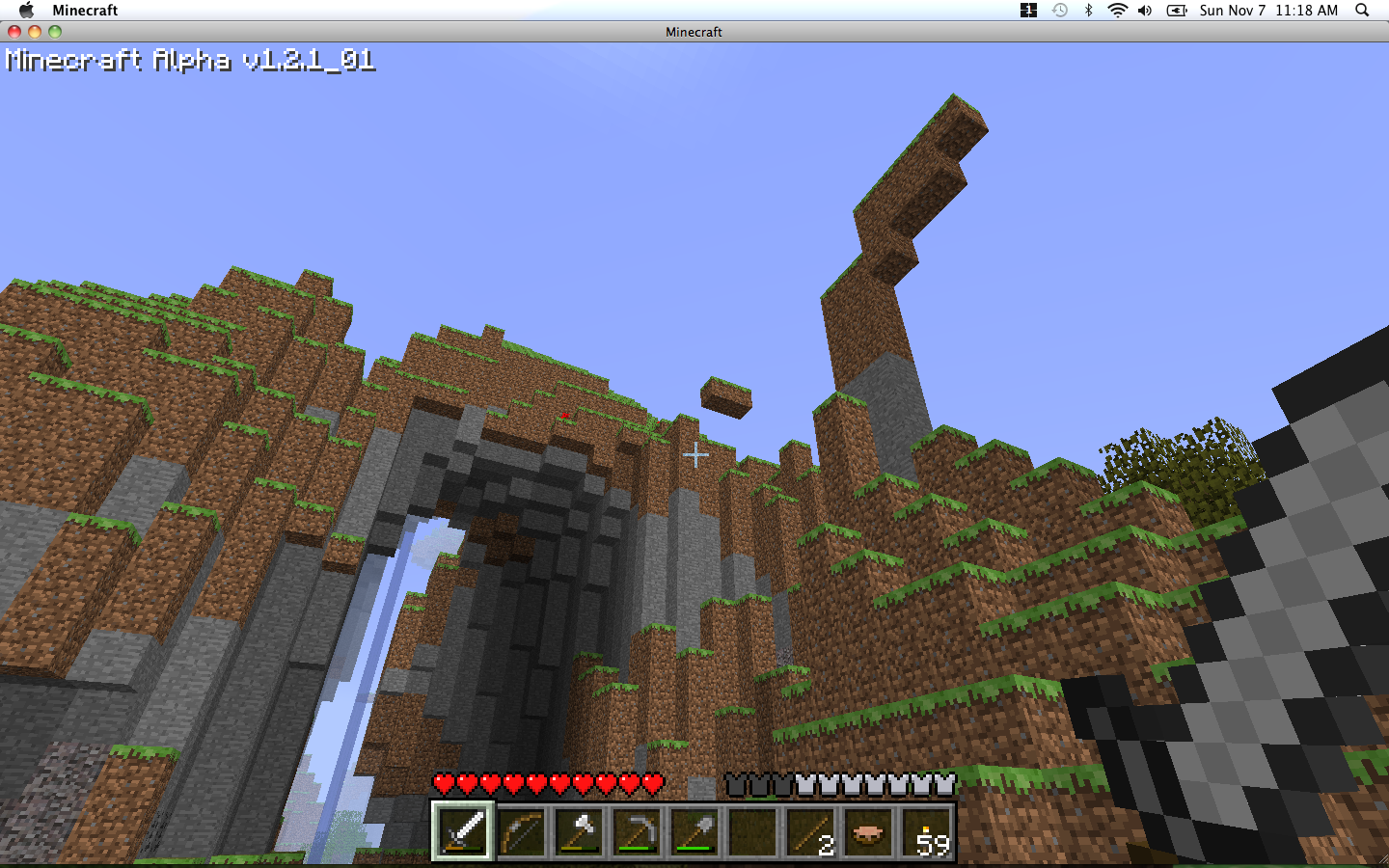The height and width of the screenshot is (868, 1389).
Task: Select the sticks stack slot
Action: click(x=810, y=831)
